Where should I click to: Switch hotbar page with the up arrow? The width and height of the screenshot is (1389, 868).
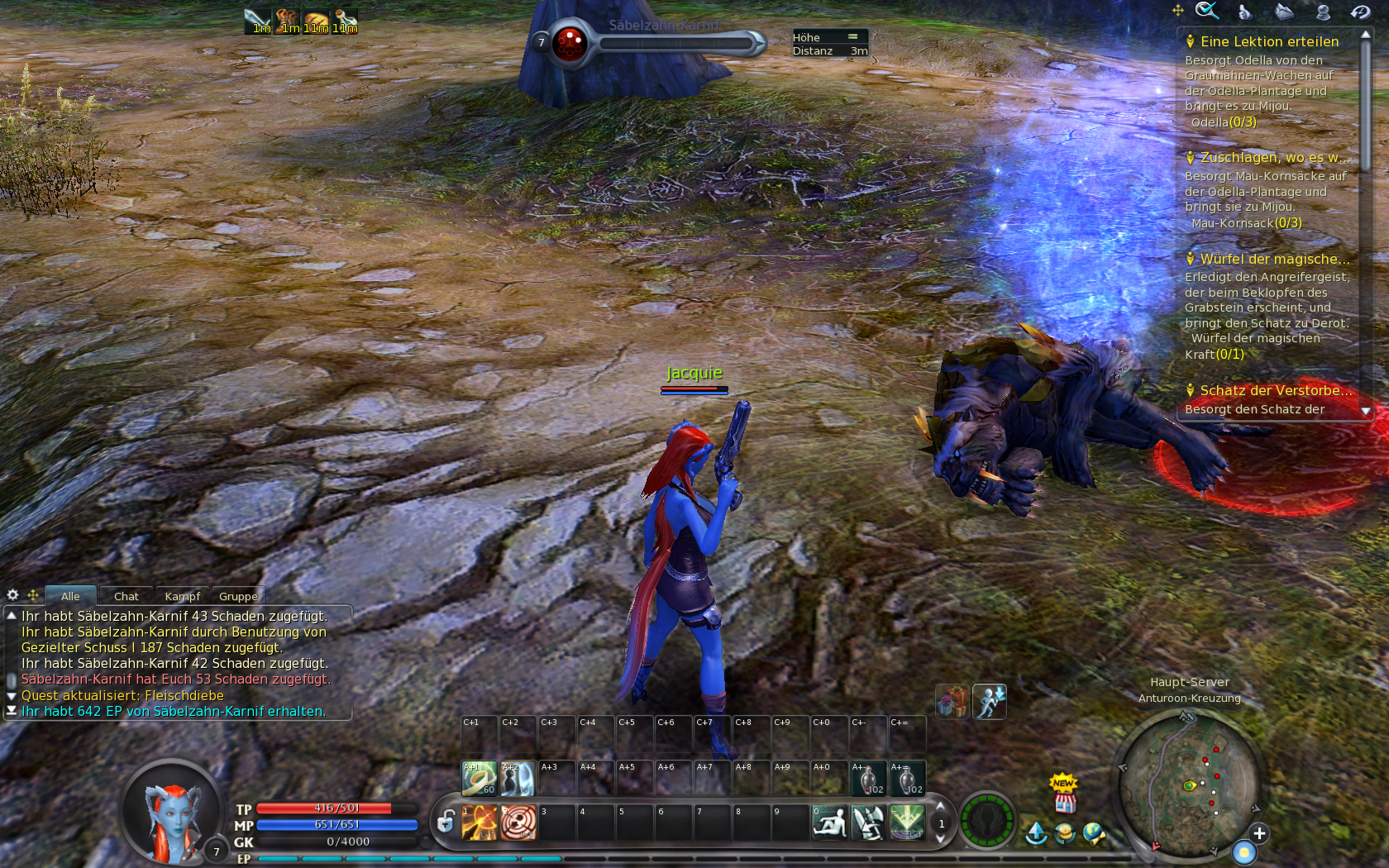point(940,807)
